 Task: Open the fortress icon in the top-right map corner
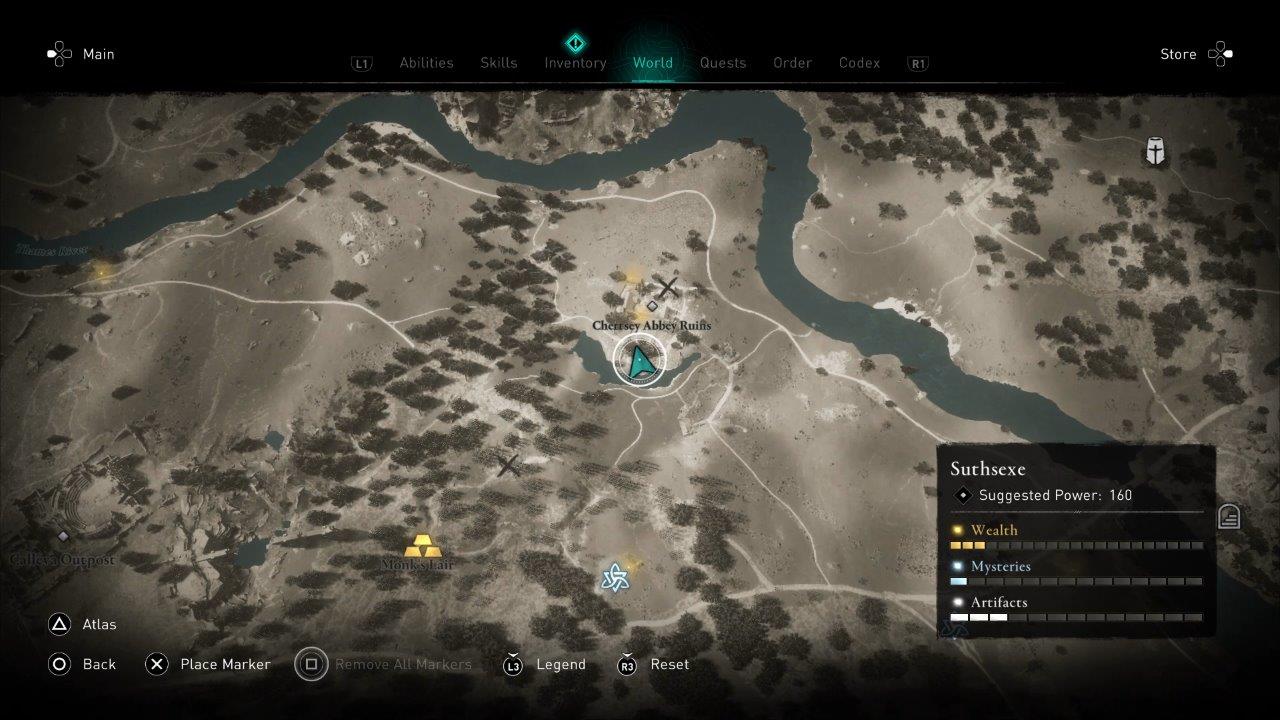tap(1155, 153)
